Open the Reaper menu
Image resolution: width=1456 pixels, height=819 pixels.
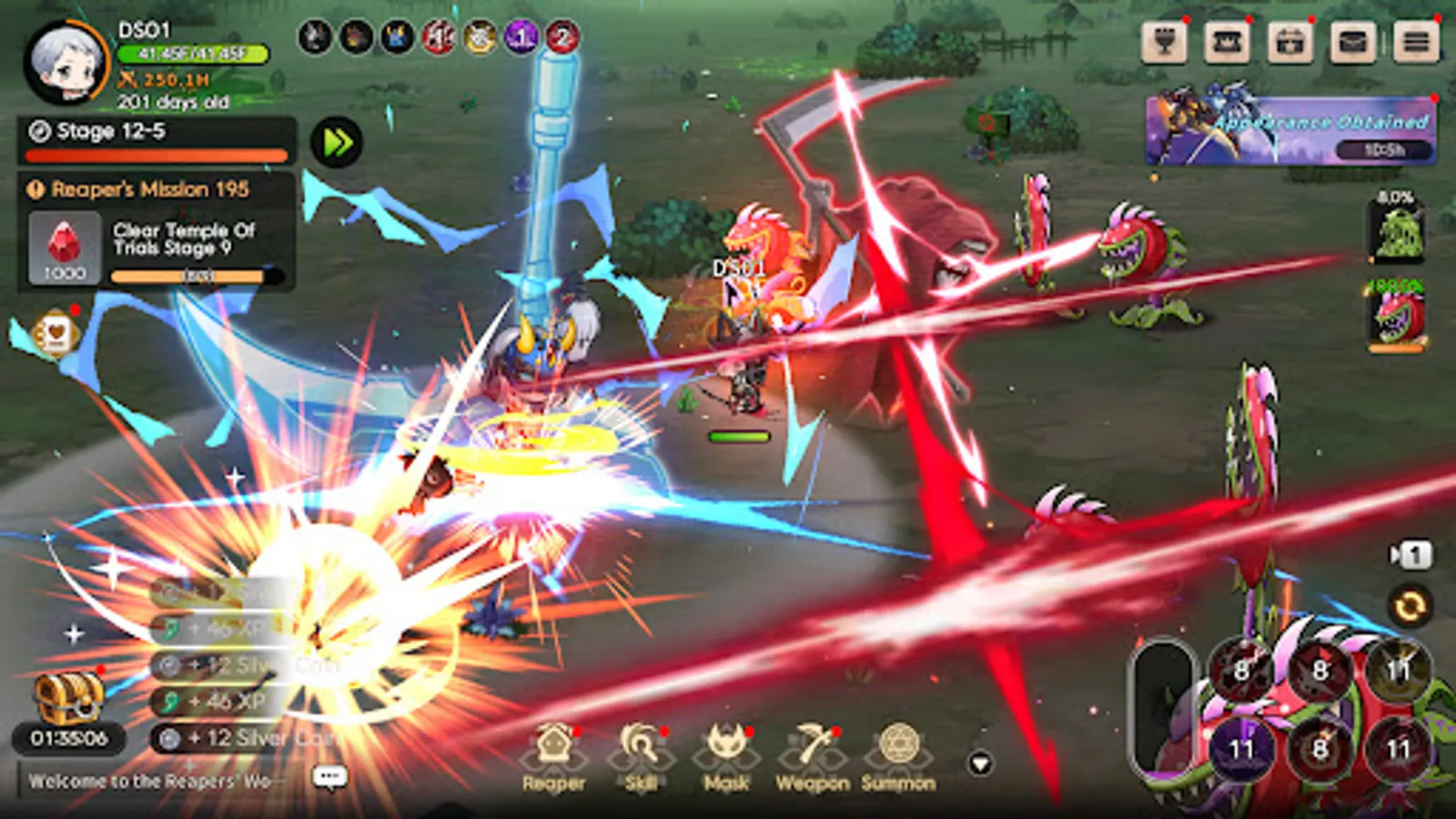(x=555, y=751)
